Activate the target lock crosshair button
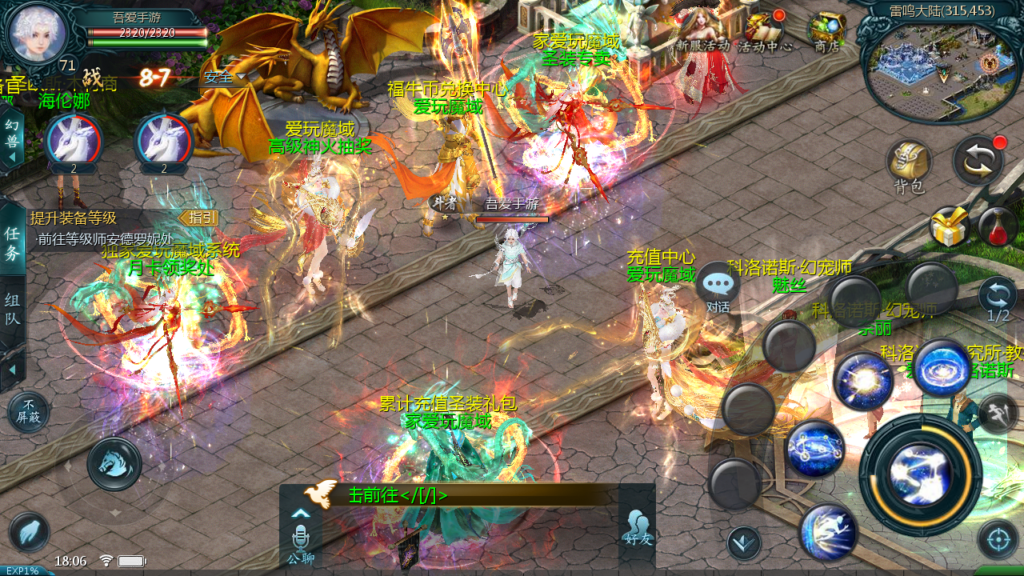 tap(997, 540)
